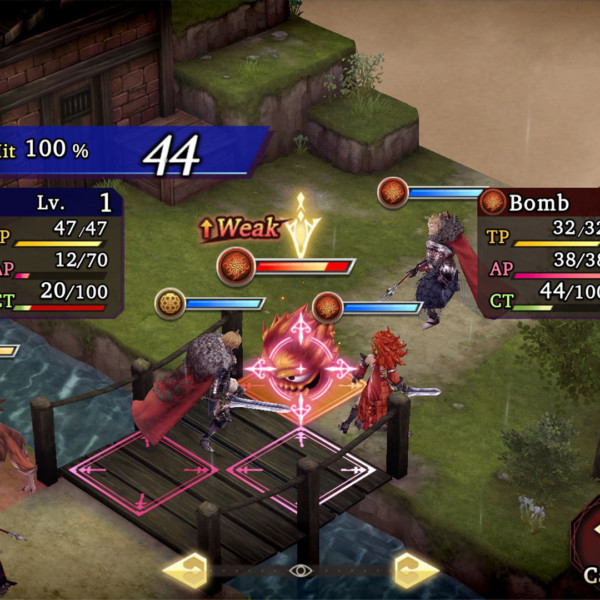
Task: Confirm the targeted Bomb enemy on the bridge
Action: point(296,367)
